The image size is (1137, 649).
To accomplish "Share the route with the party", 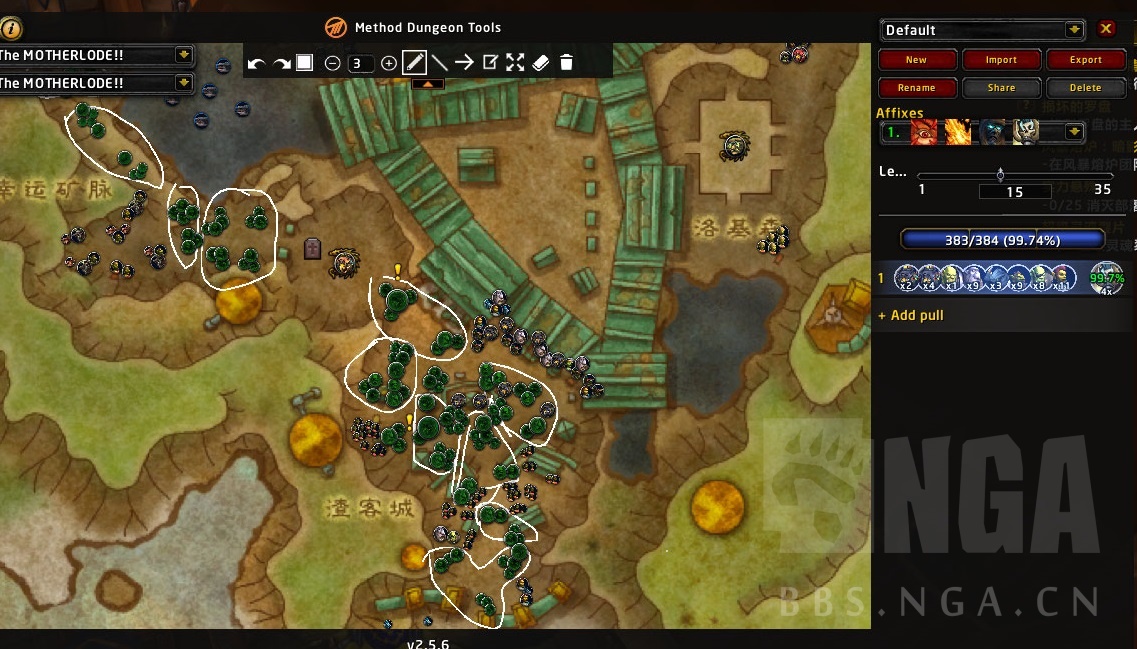I will 1001,88.
